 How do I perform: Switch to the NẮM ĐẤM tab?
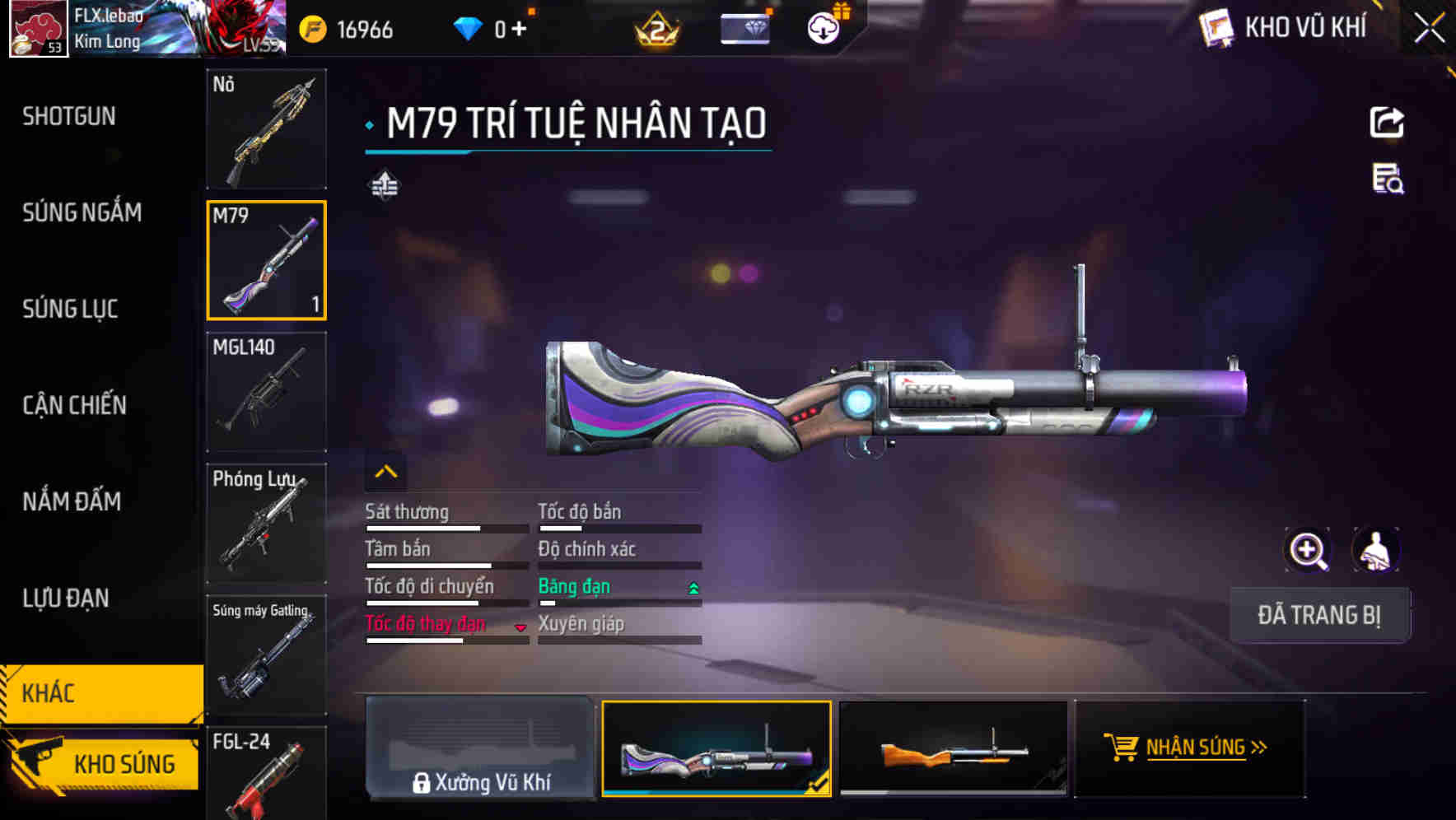72,501
